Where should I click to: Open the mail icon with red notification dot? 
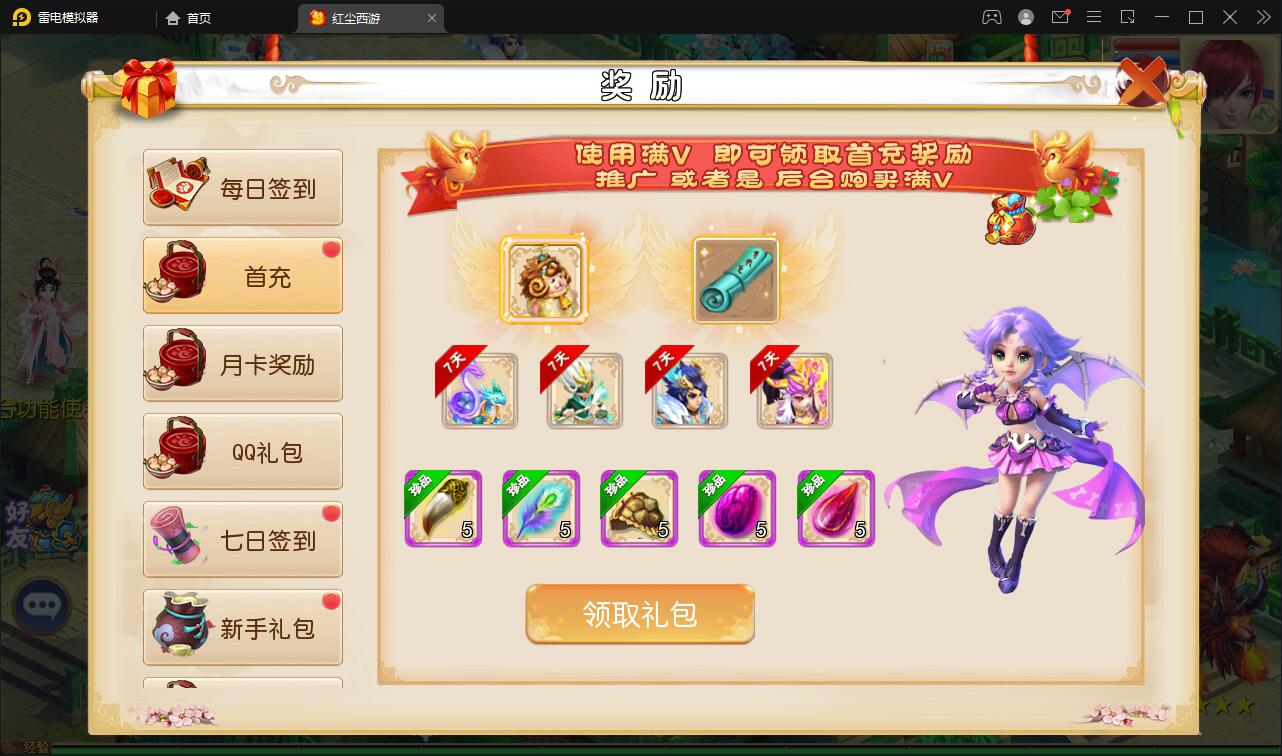point(1061,17)
